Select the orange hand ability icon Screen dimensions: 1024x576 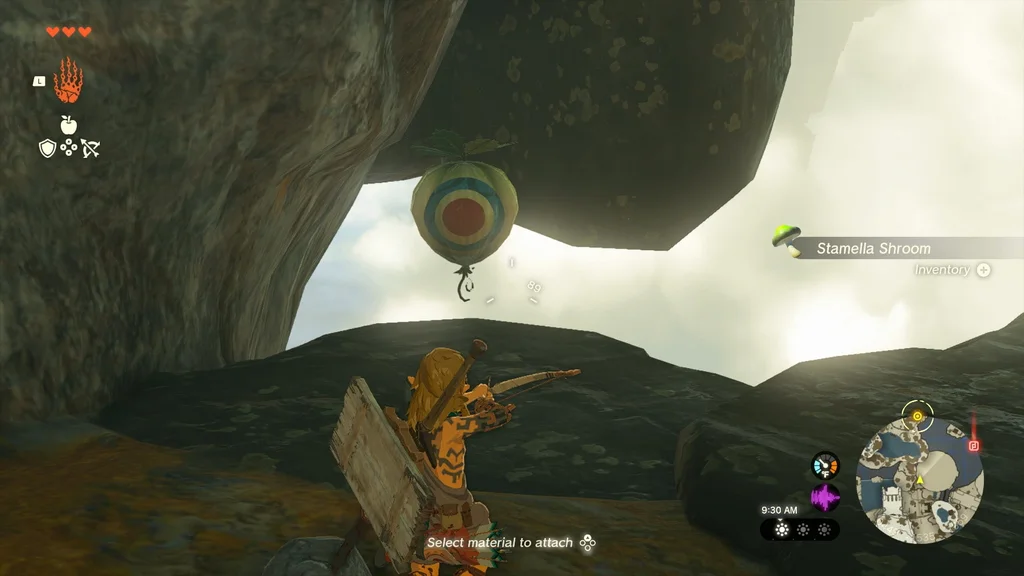[x=68, y=82]
